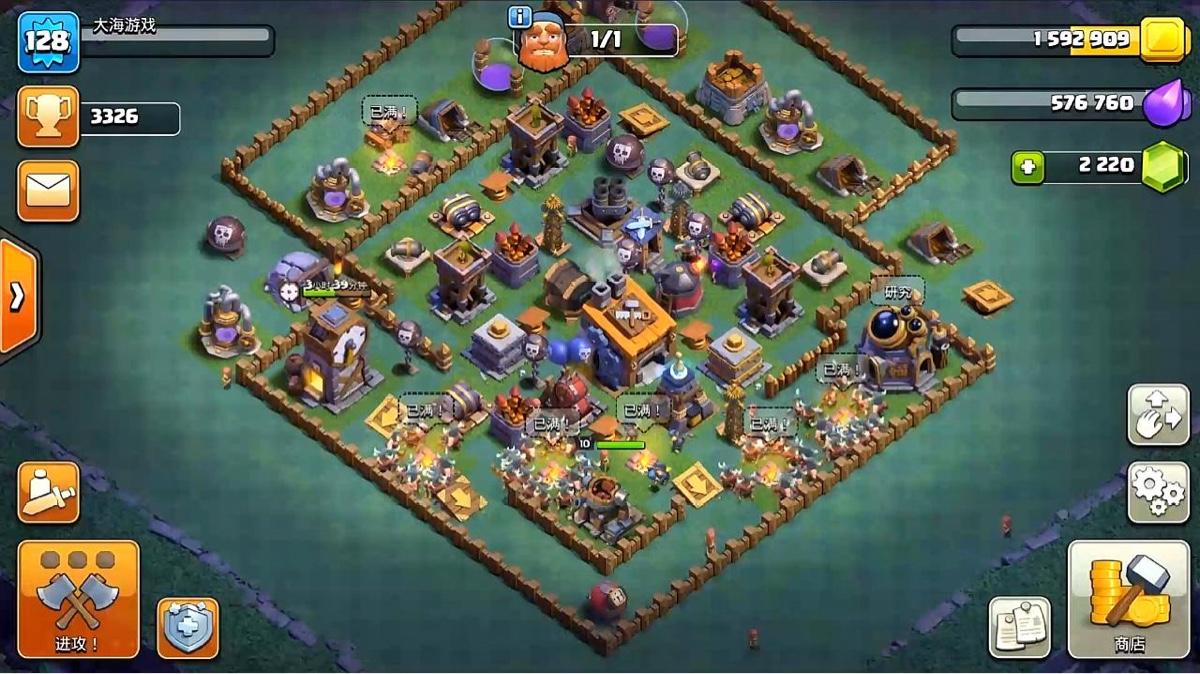1200x674 pixels.
Task: Add gems with the green plus button
Action: (1027, 166)
